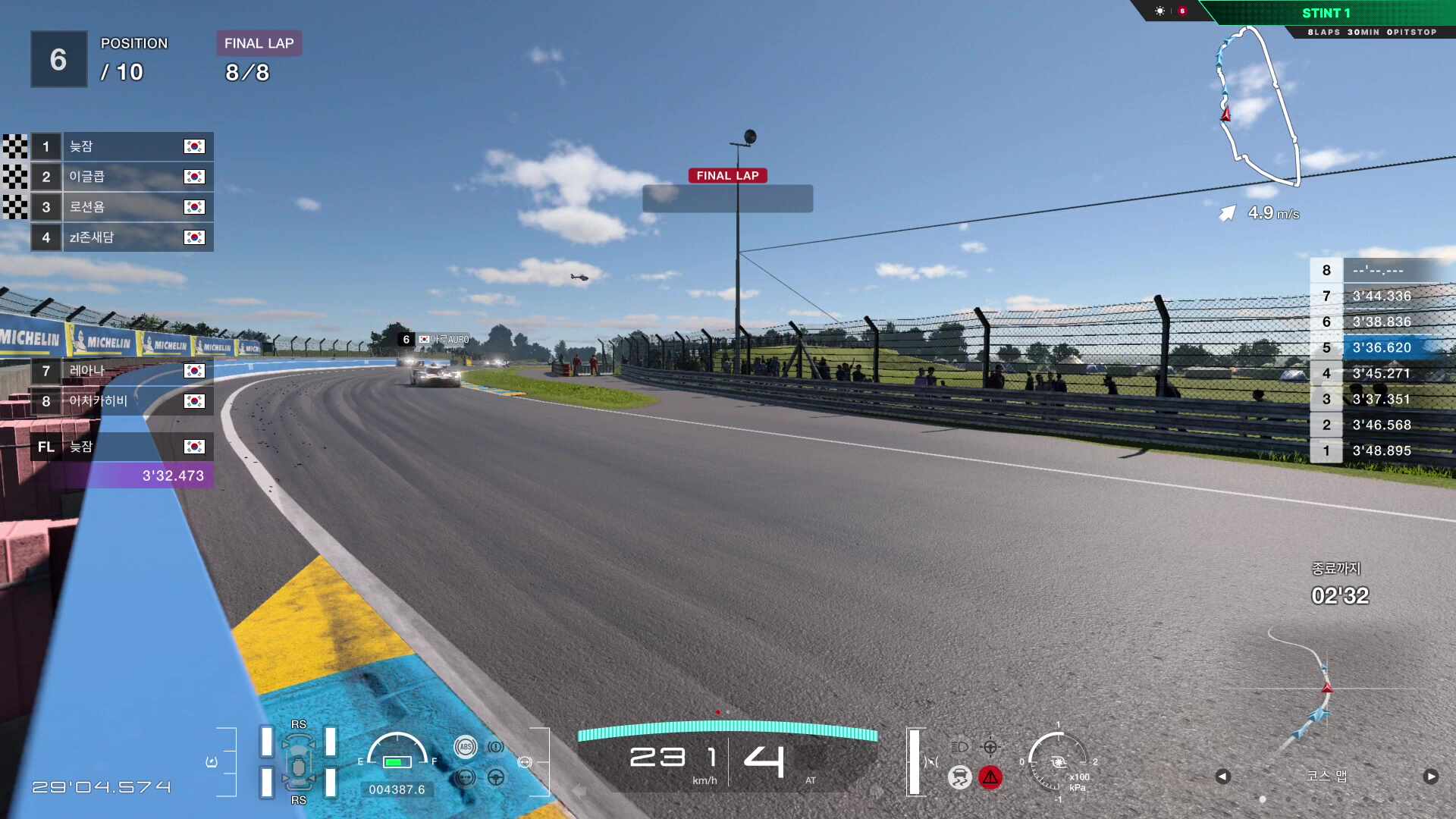Toggle the headlight indicator icon
The width and height of the screenshot is (1456, 819).
pyautogui.click(x=959, y=747)
